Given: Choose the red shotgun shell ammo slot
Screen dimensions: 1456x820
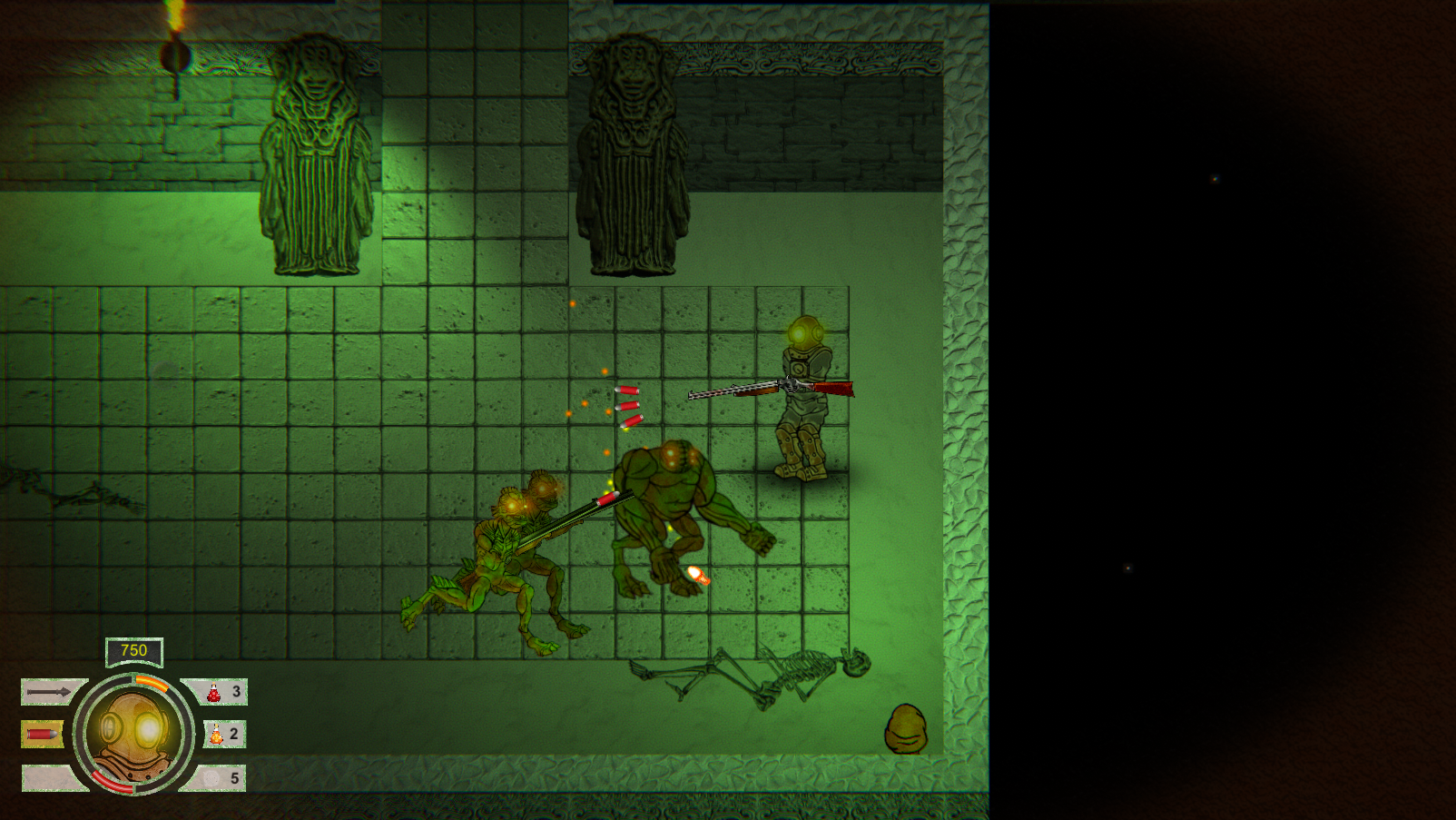Looking at the screenshot, I should pyautogui.click(x=42, y=734).
